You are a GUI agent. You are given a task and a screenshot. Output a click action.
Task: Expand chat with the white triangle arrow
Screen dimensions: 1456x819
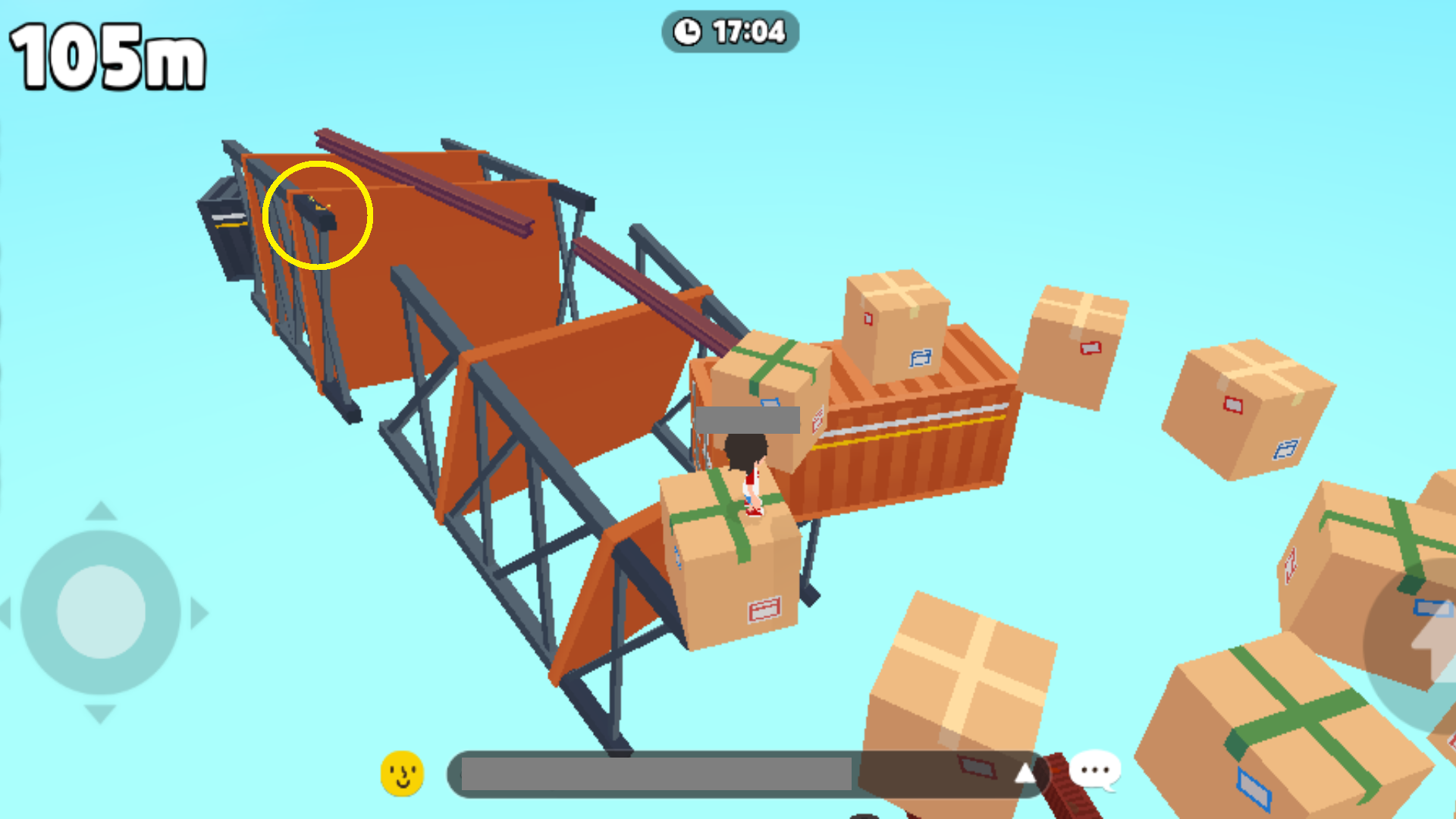(x=1025, y=773)
